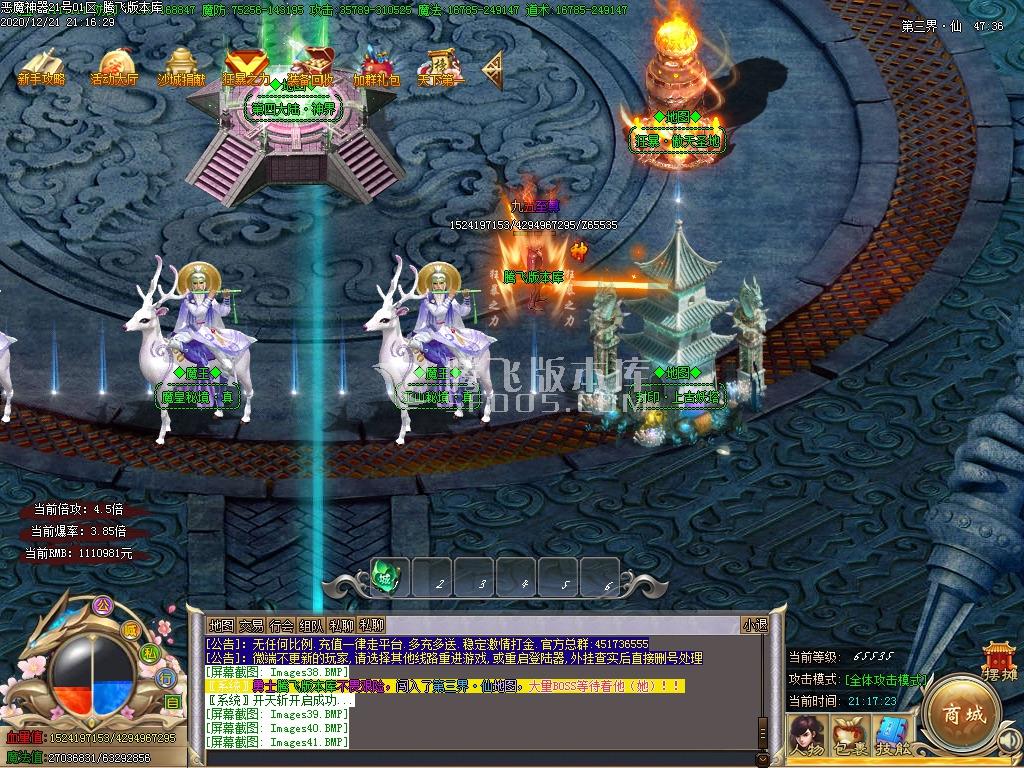Click the 小退 logout button
The width and height of the screenshot is (1024, 768).
pyautogui.click(x=755, y=625)
